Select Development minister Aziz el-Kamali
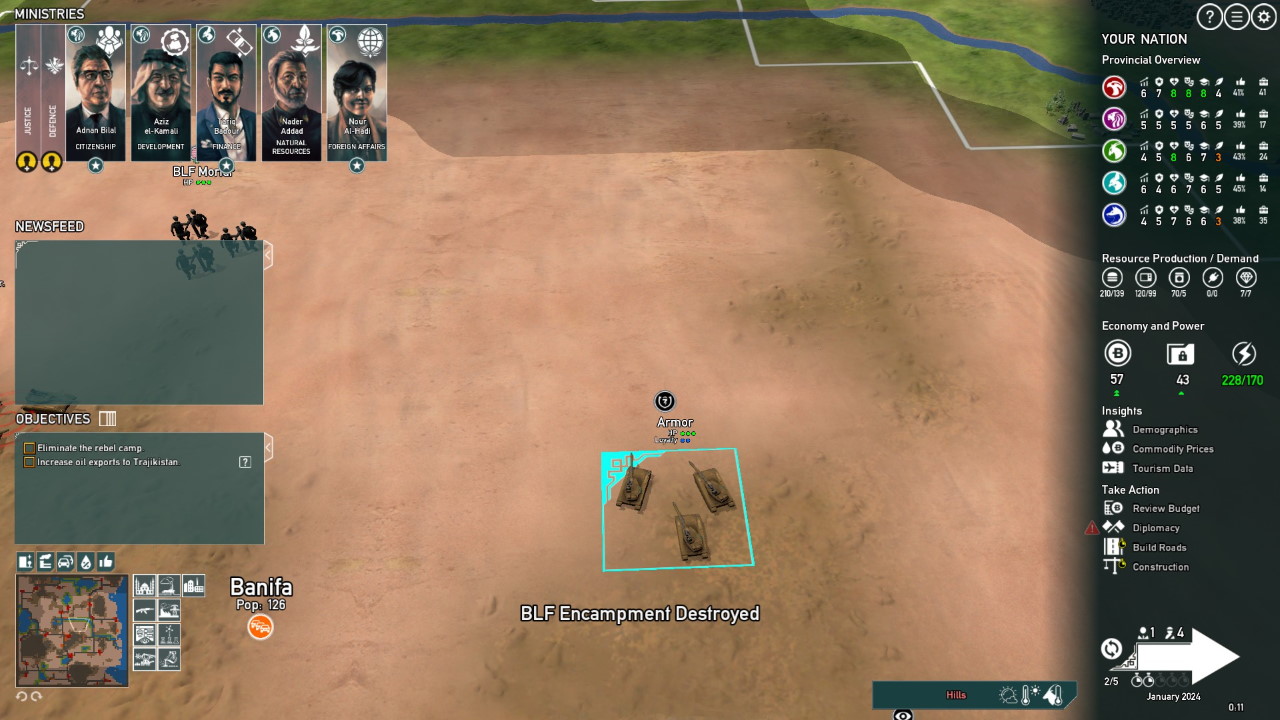The image size is (1280, 720). coord(161,93)
